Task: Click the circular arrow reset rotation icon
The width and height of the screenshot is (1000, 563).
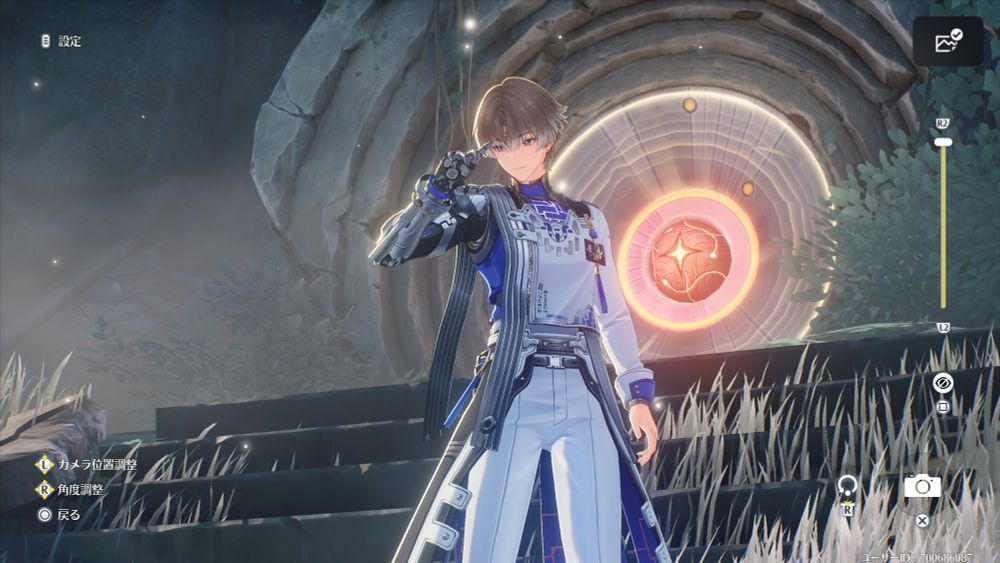Action: click(847, 487)
